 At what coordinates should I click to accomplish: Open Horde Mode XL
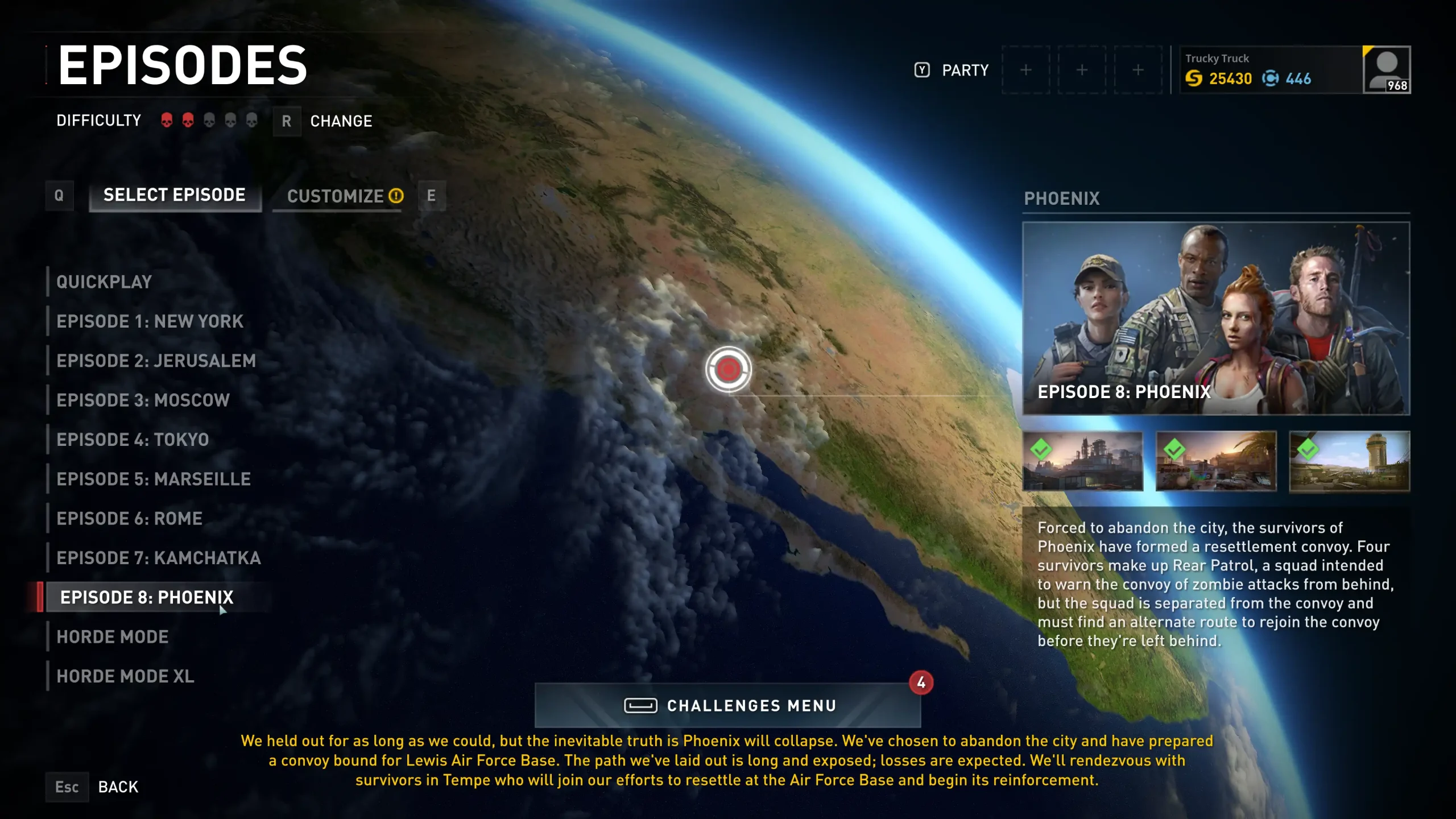[125, 676]
